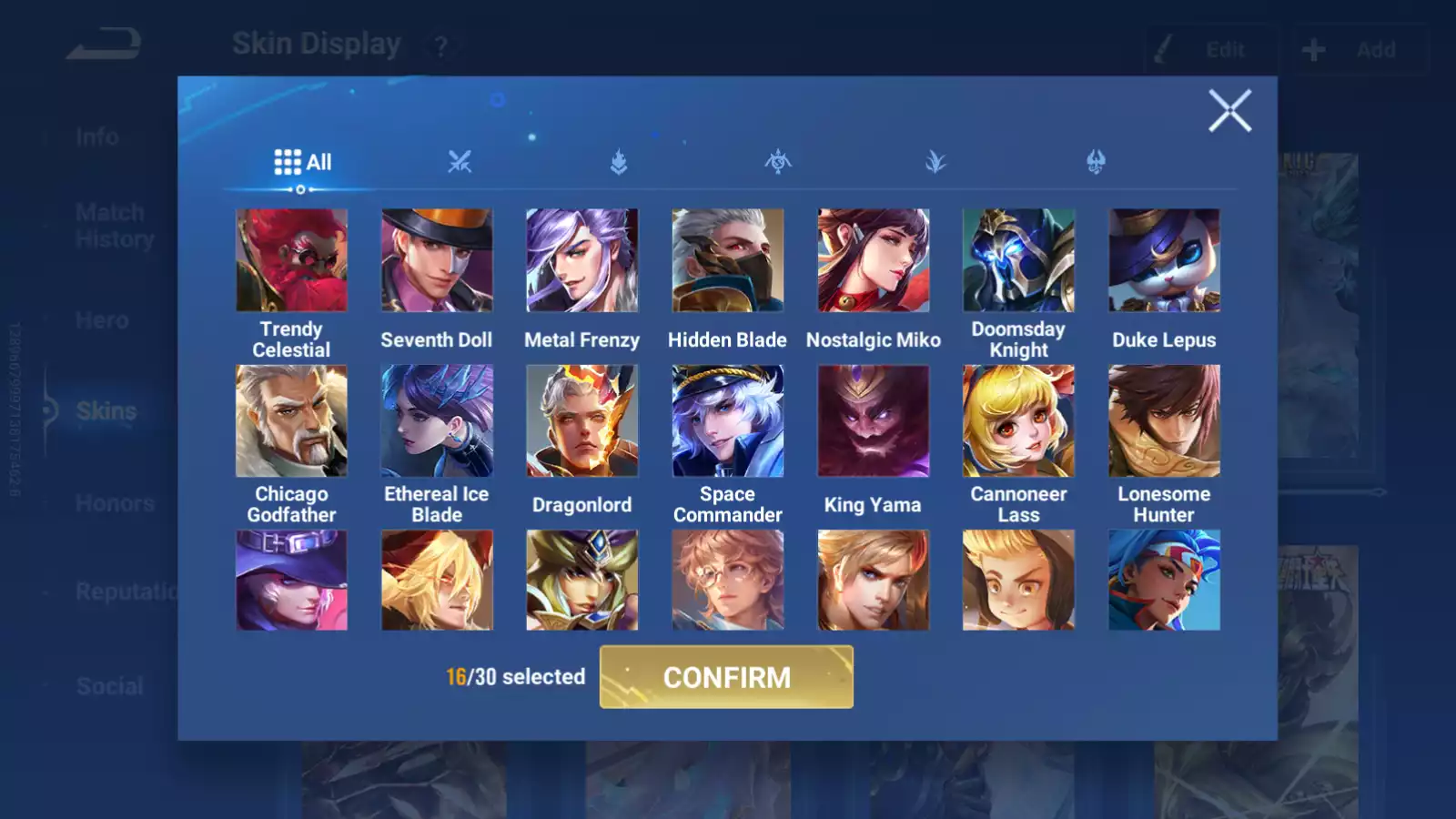
Task: Select the King Yama skin
Action: click(873, 420)
